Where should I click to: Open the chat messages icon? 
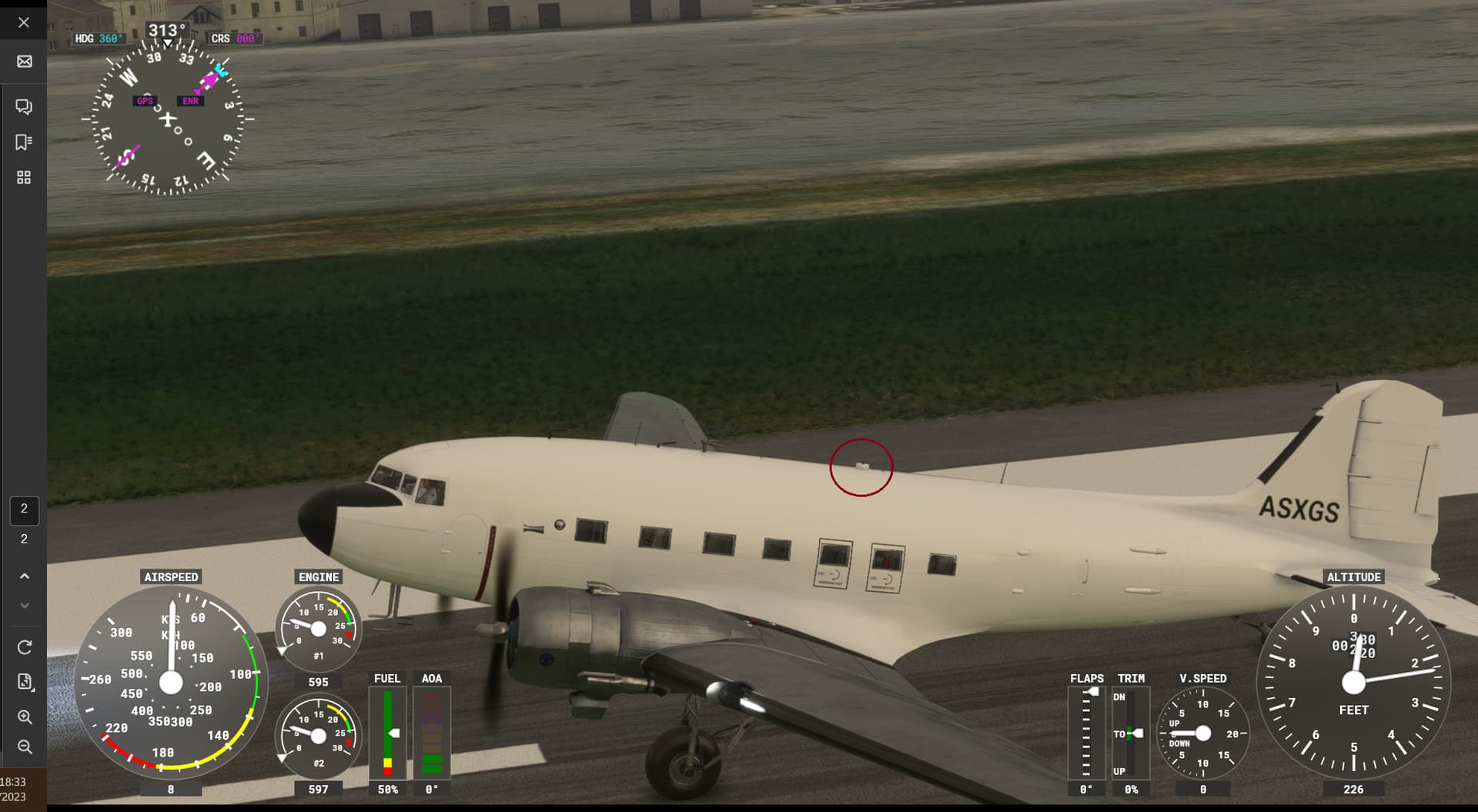[24, 106]
